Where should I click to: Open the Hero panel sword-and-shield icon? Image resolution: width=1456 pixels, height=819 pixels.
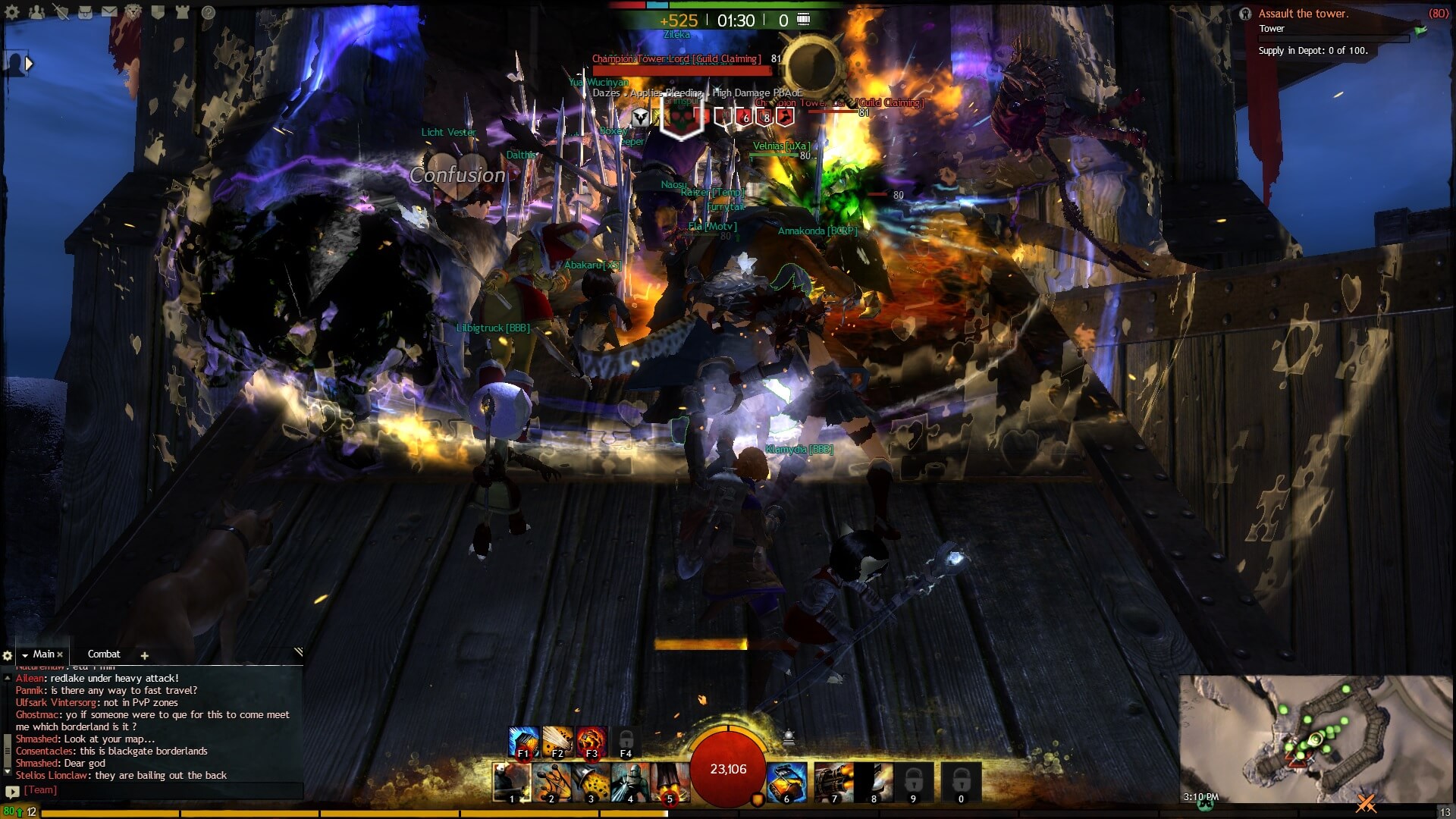coord(61,12)
